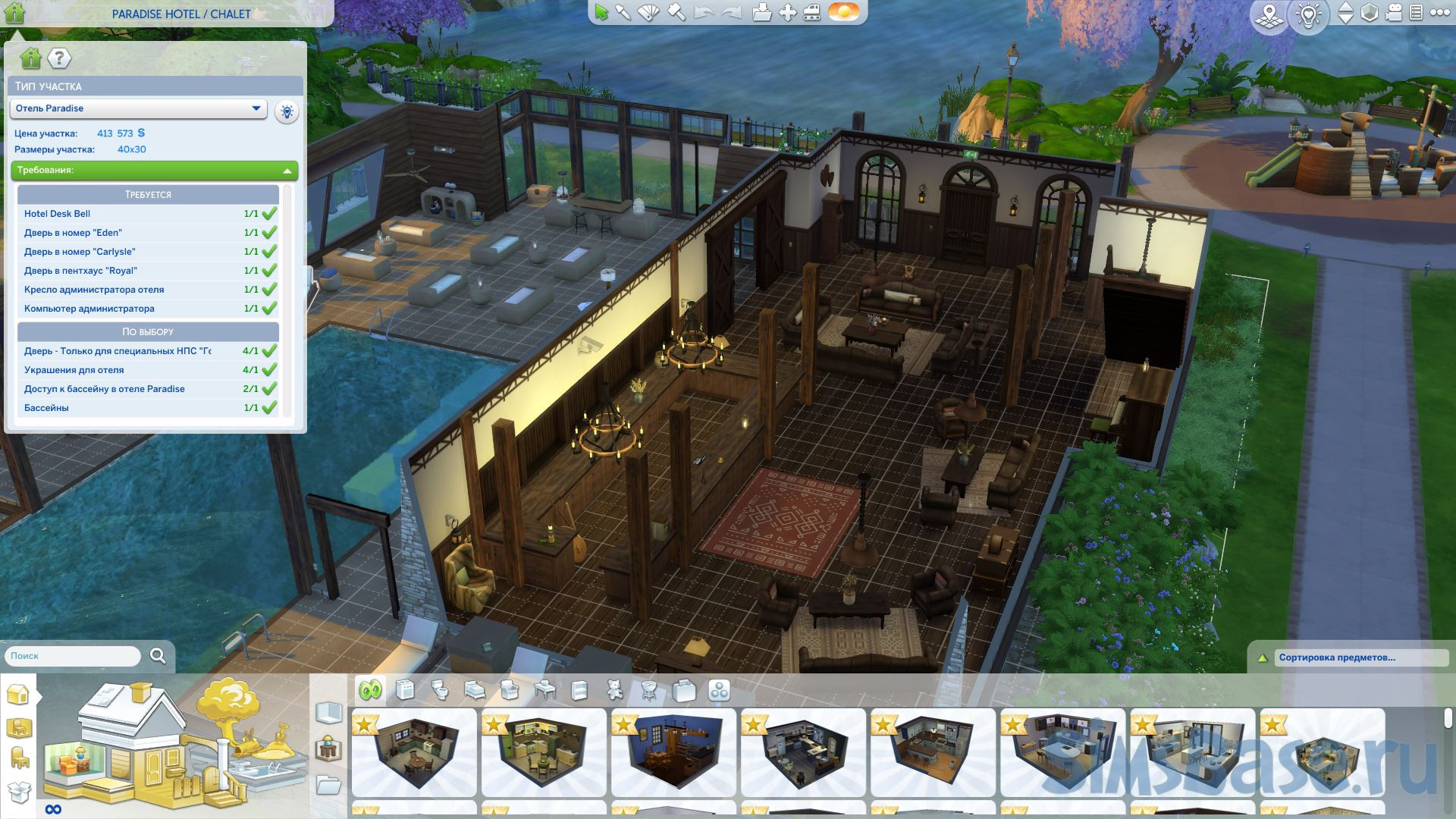1456x819 pixels.
Task: Open the lot type dropdown 'Отель Paradise'
Action: [139, 108]
